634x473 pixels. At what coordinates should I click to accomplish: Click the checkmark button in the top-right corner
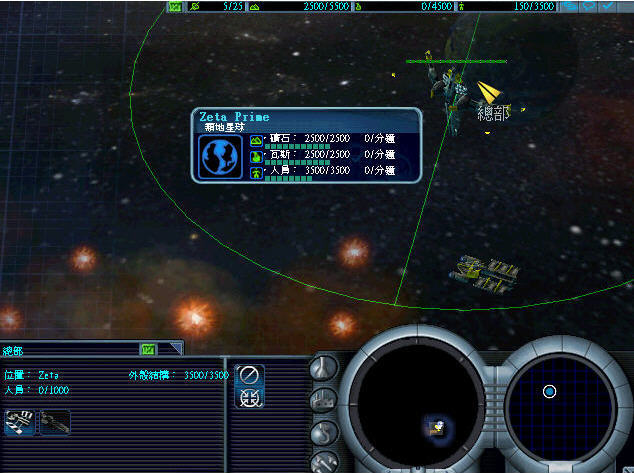[610, 6]
